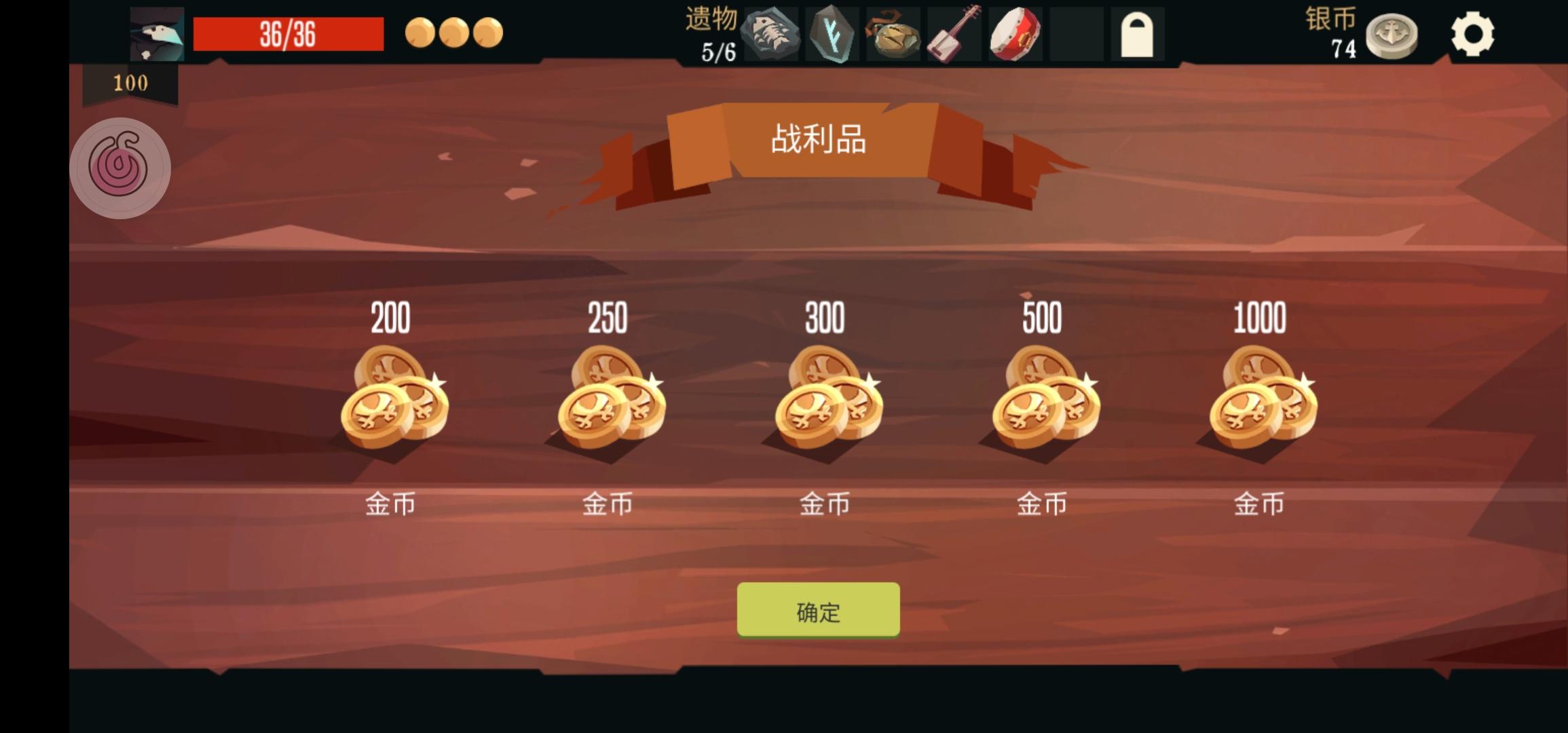Inspect the fish fossil relic icon
The width and height of the screenshot is (1568, 733).
[772, 33]
